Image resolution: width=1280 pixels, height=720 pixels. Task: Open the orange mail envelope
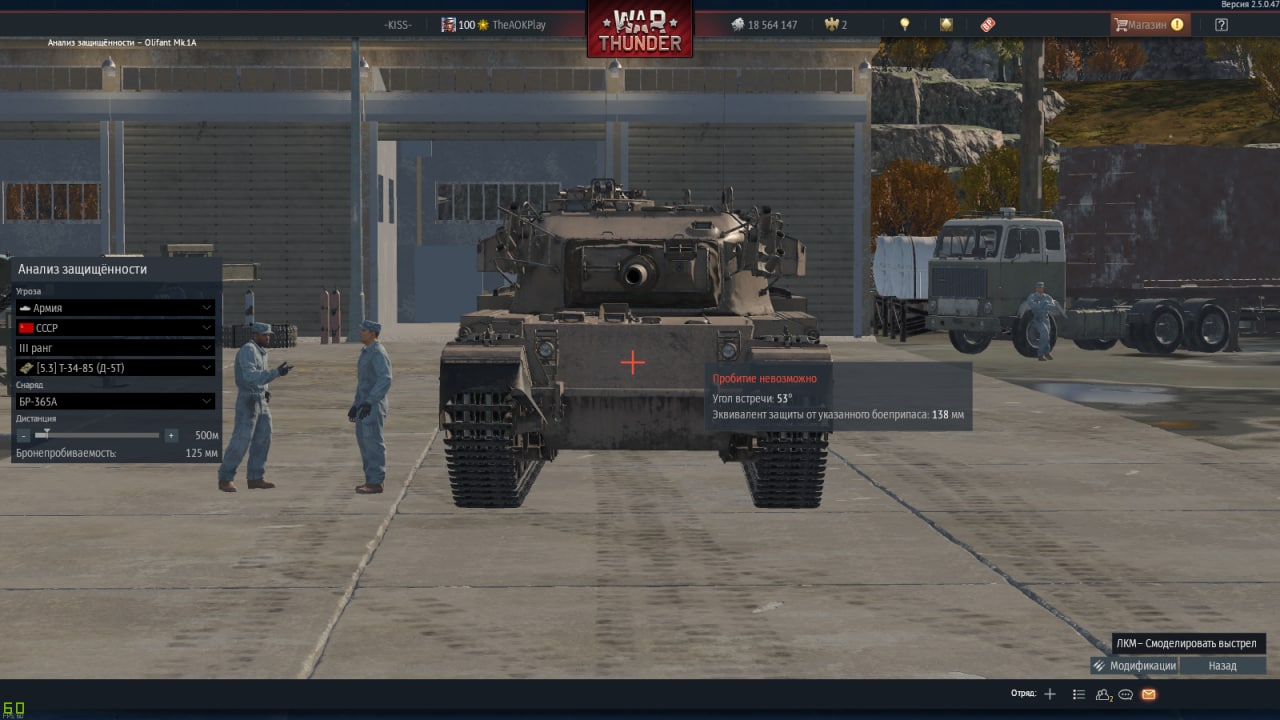pos(1148,694)
